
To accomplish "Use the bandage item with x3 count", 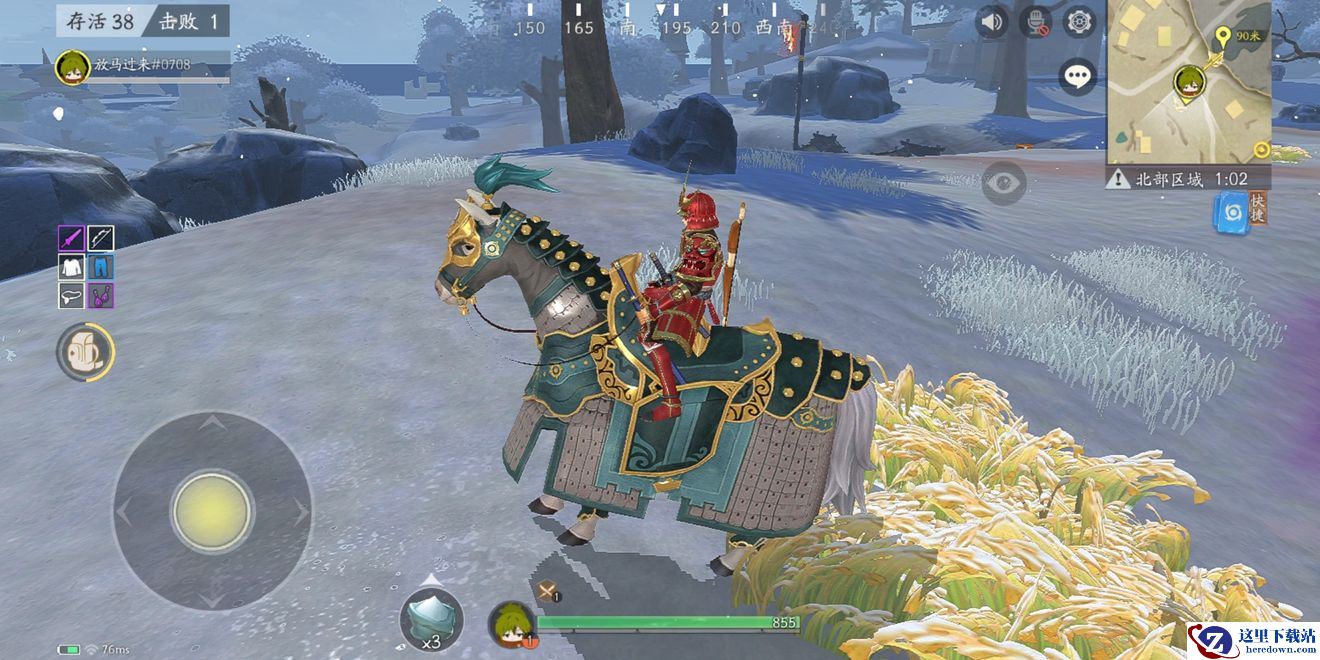I will pos(431,619).
